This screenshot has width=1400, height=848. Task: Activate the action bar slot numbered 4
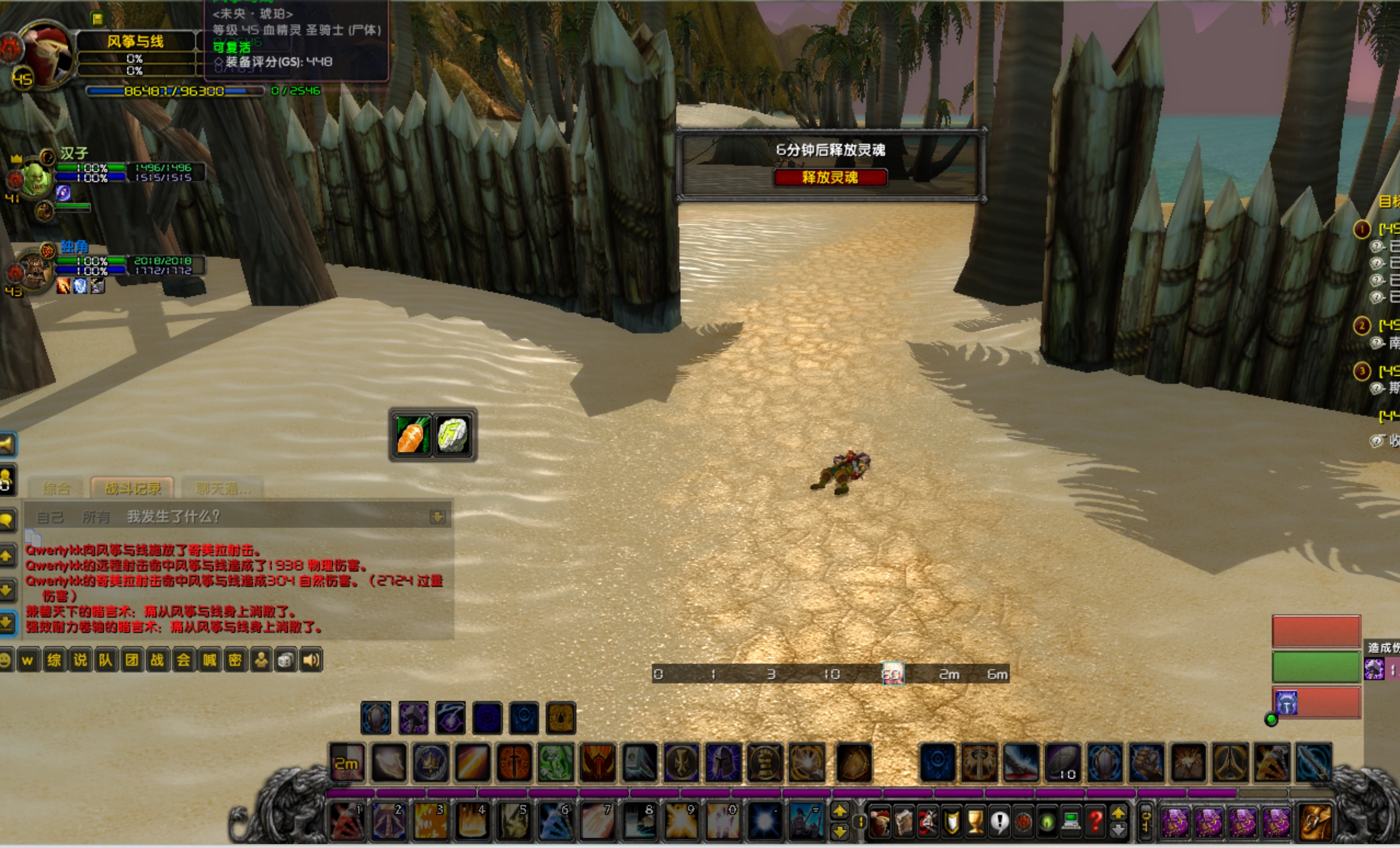[472, 821]
